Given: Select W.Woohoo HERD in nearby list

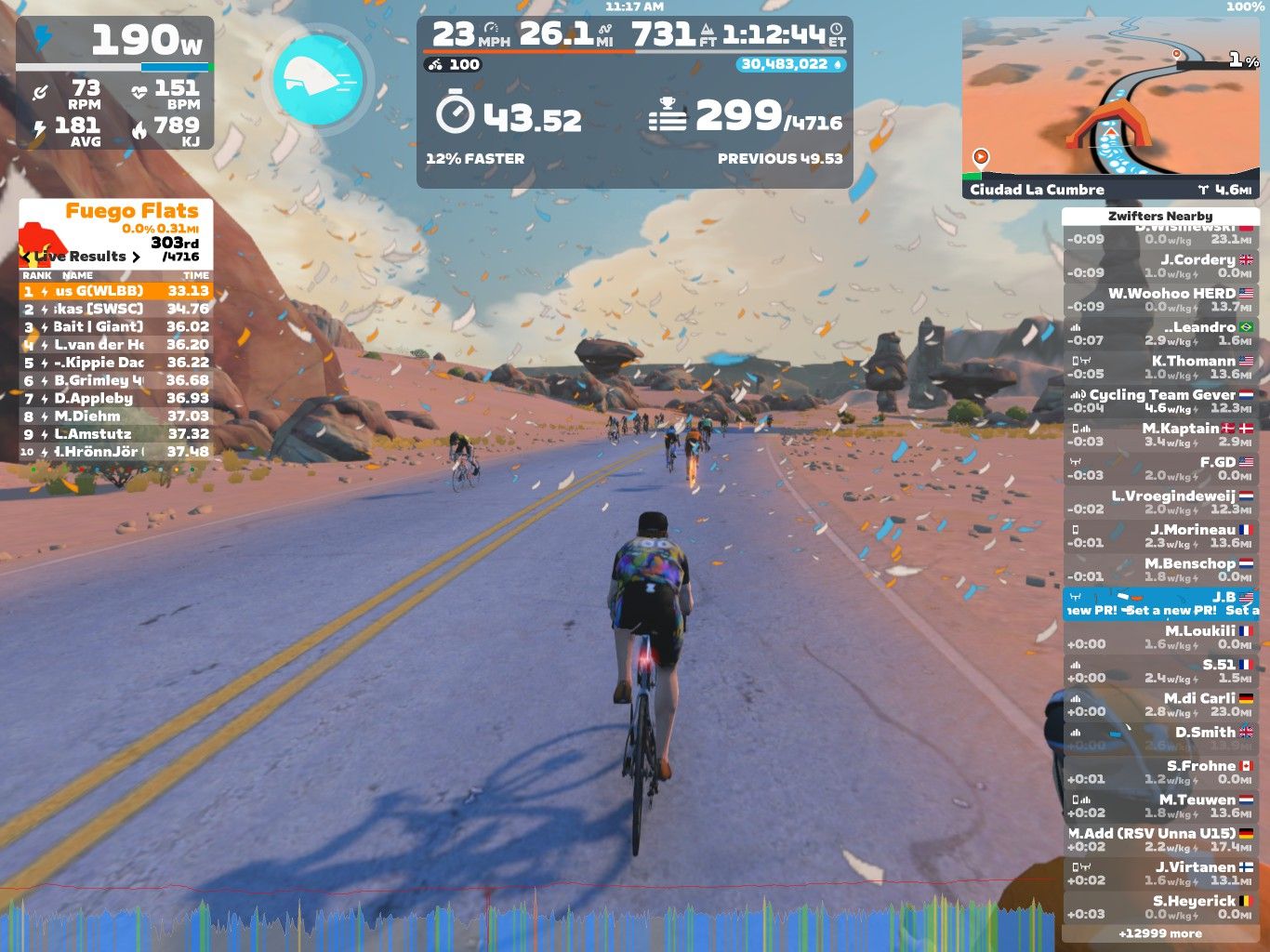Looking at the screenshot, I should (x=1159, y=299).
